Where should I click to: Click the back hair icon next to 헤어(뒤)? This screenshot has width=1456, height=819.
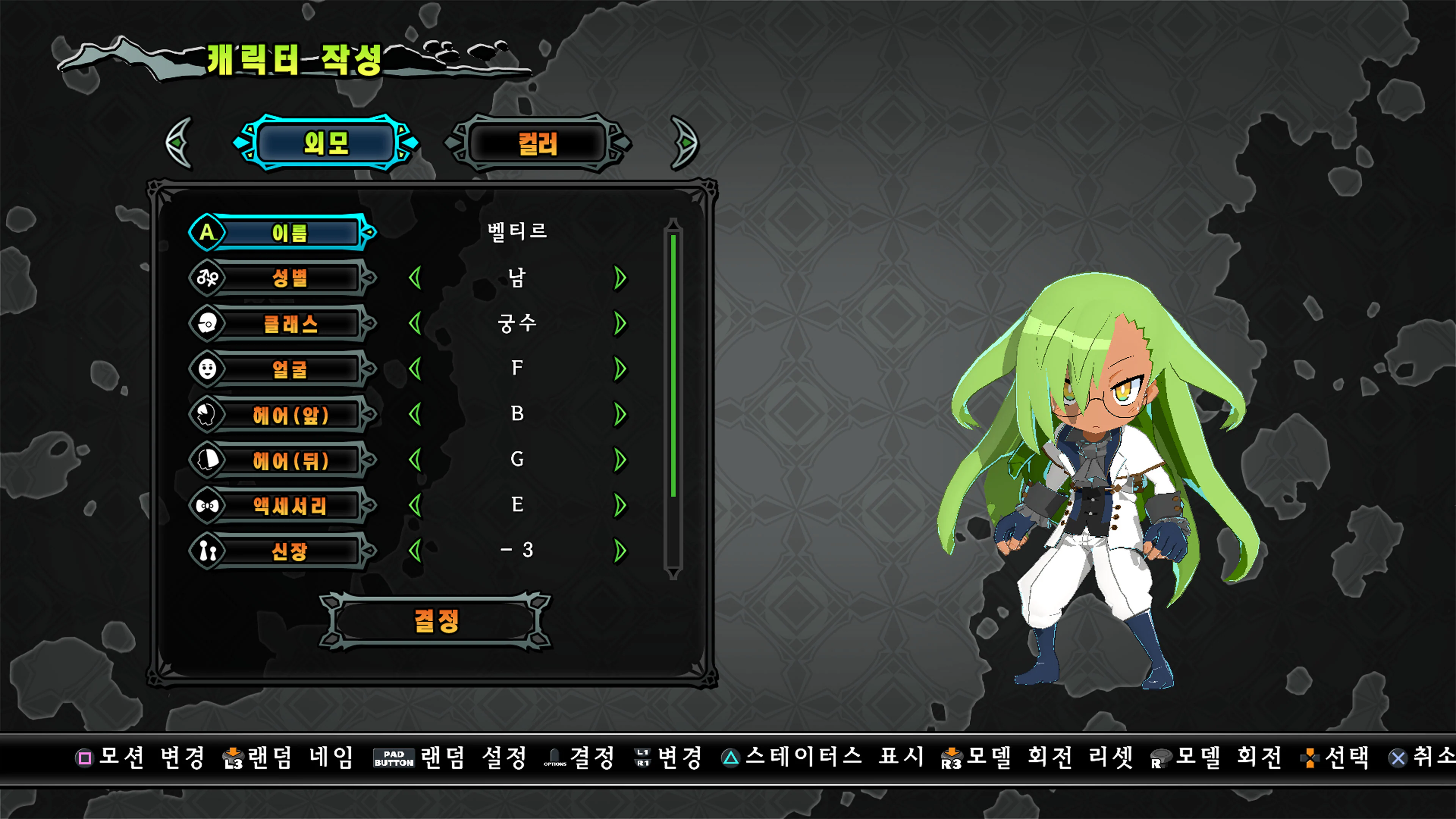coord(207,460)
